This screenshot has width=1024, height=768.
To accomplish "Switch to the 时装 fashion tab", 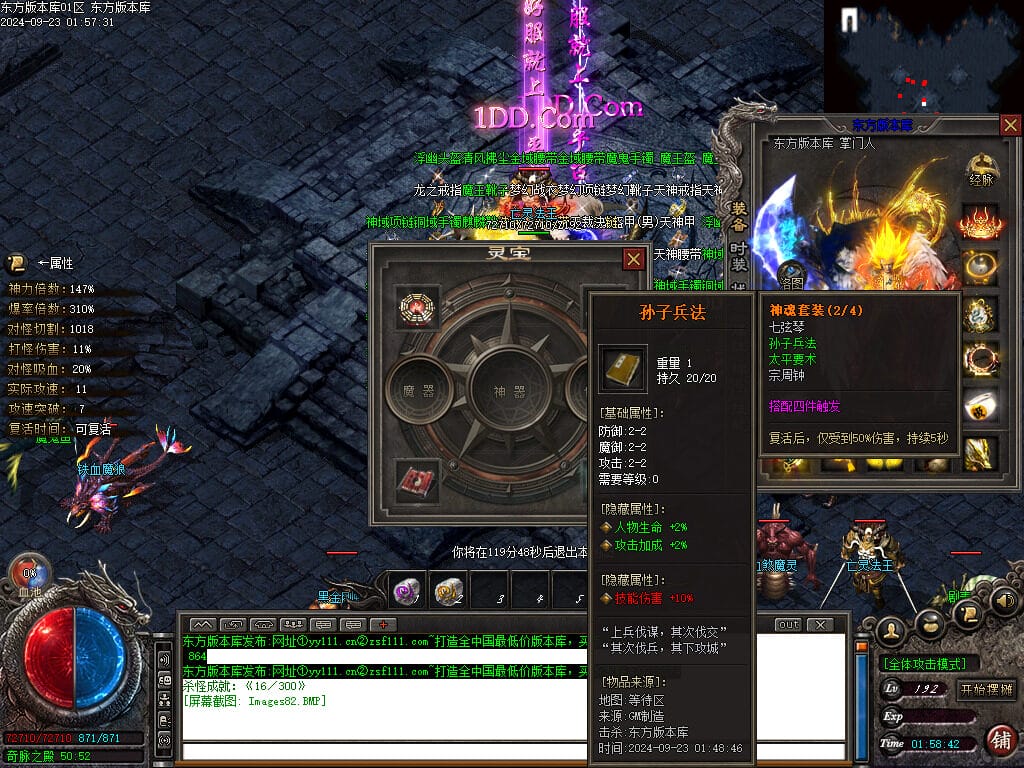I will tap(739, 256).
